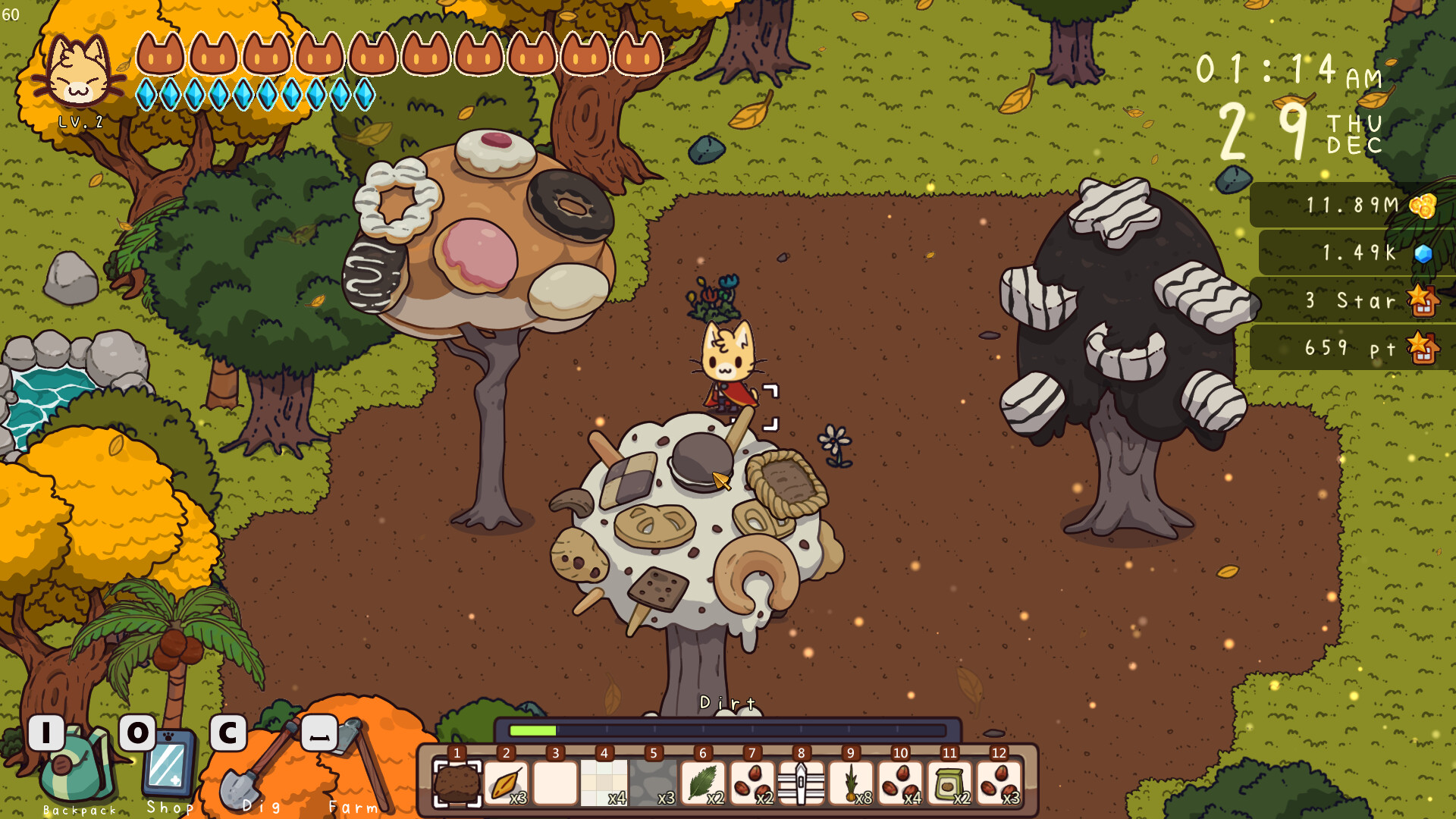This screenshot has height=819, width=1456.
Task: Select the Dirt block in slot 1
Action: 457,783
